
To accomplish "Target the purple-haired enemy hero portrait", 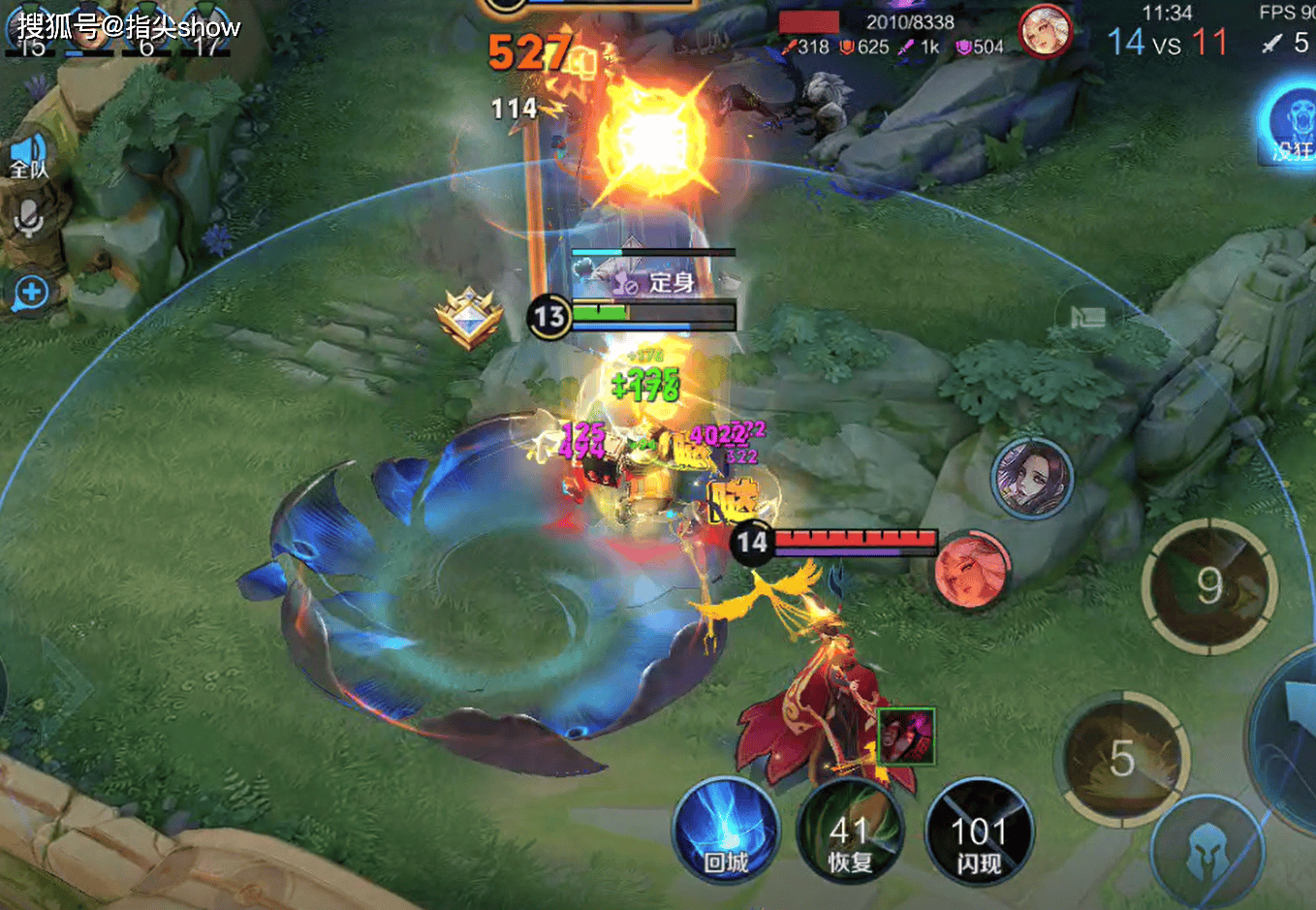I will [1033, 477].
